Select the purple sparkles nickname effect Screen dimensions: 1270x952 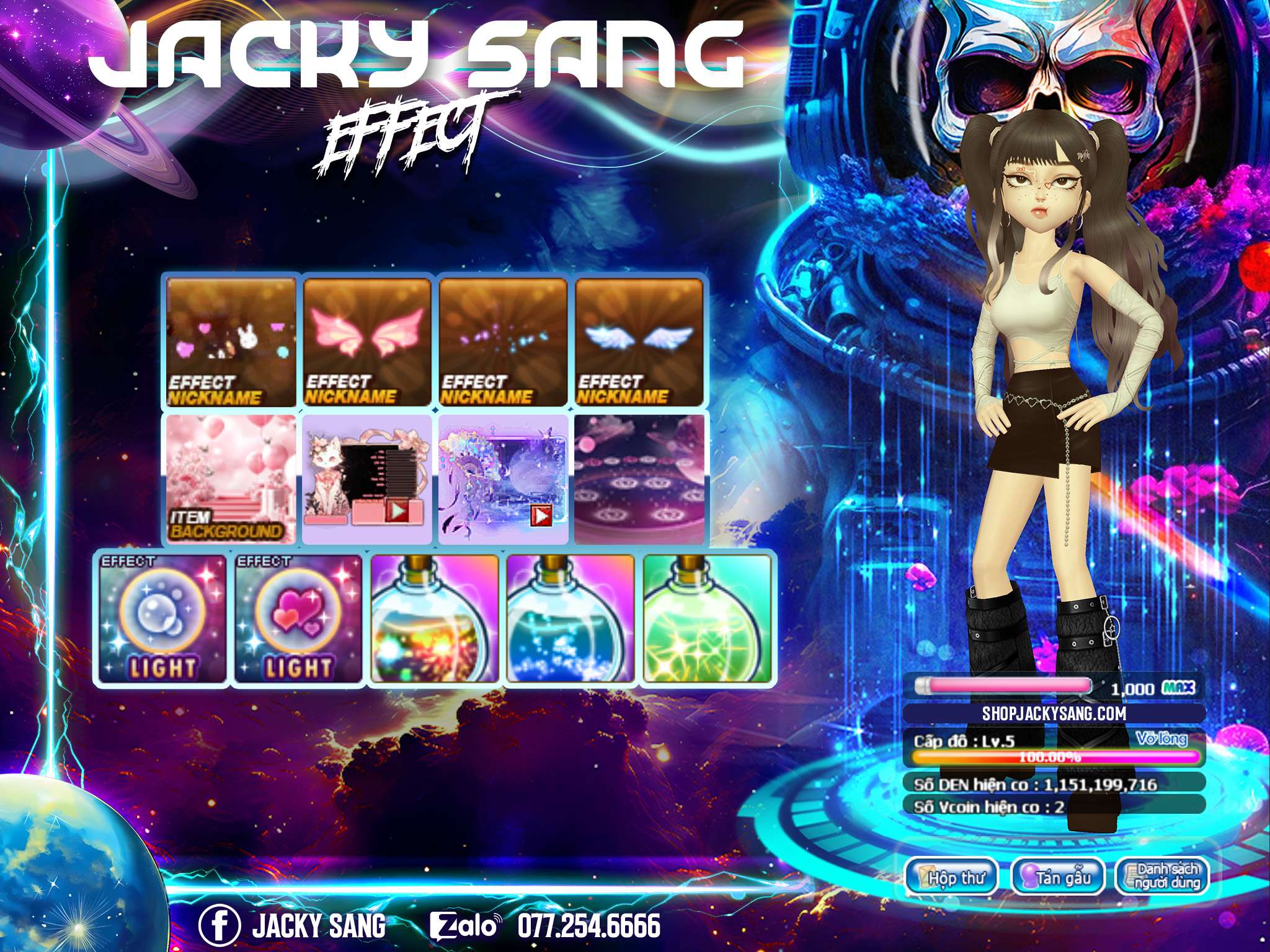click(503, 342)
